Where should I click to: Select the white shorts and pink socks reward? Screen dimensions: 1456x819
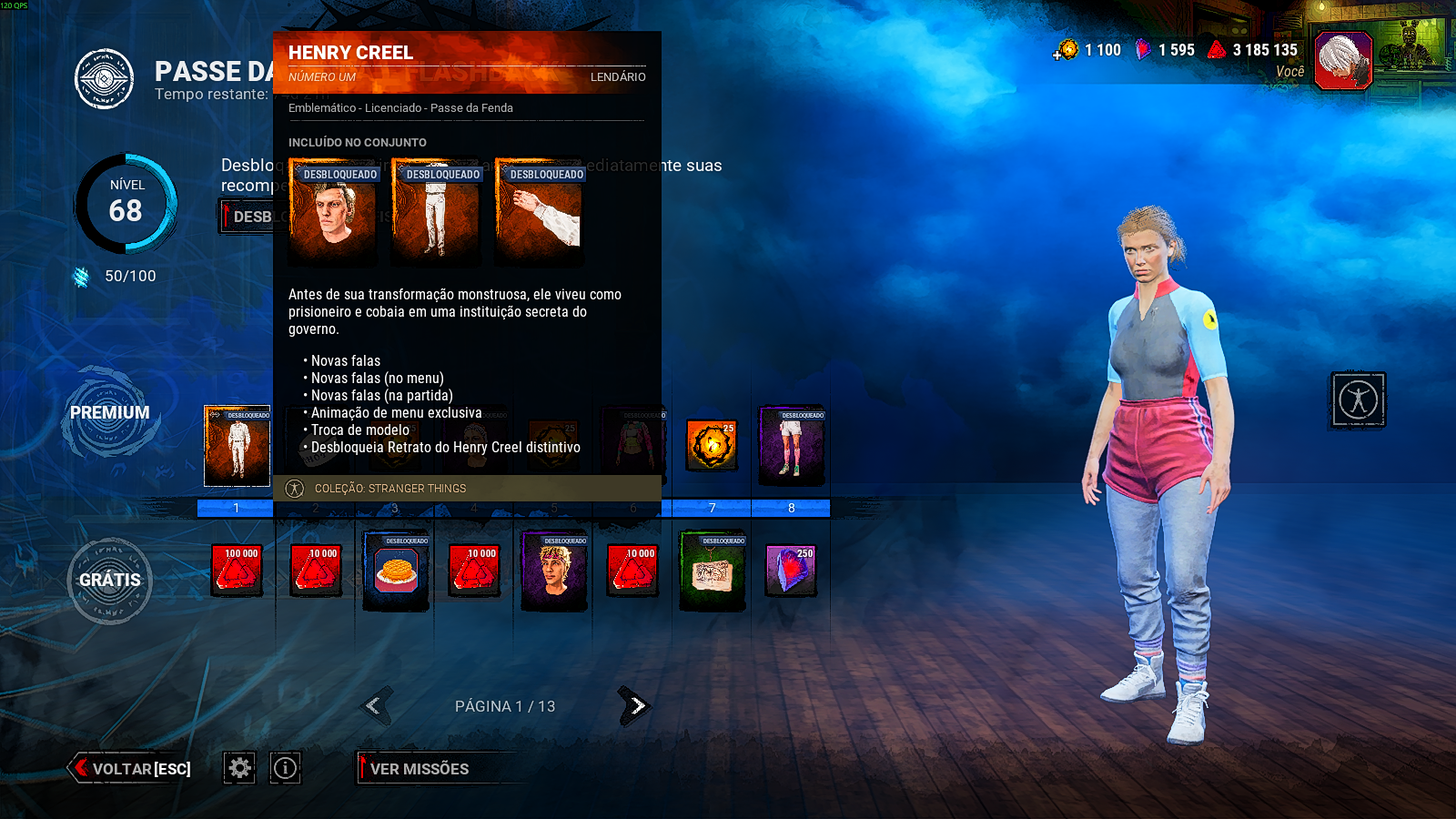pyautogui.click(x=791, y=446)
